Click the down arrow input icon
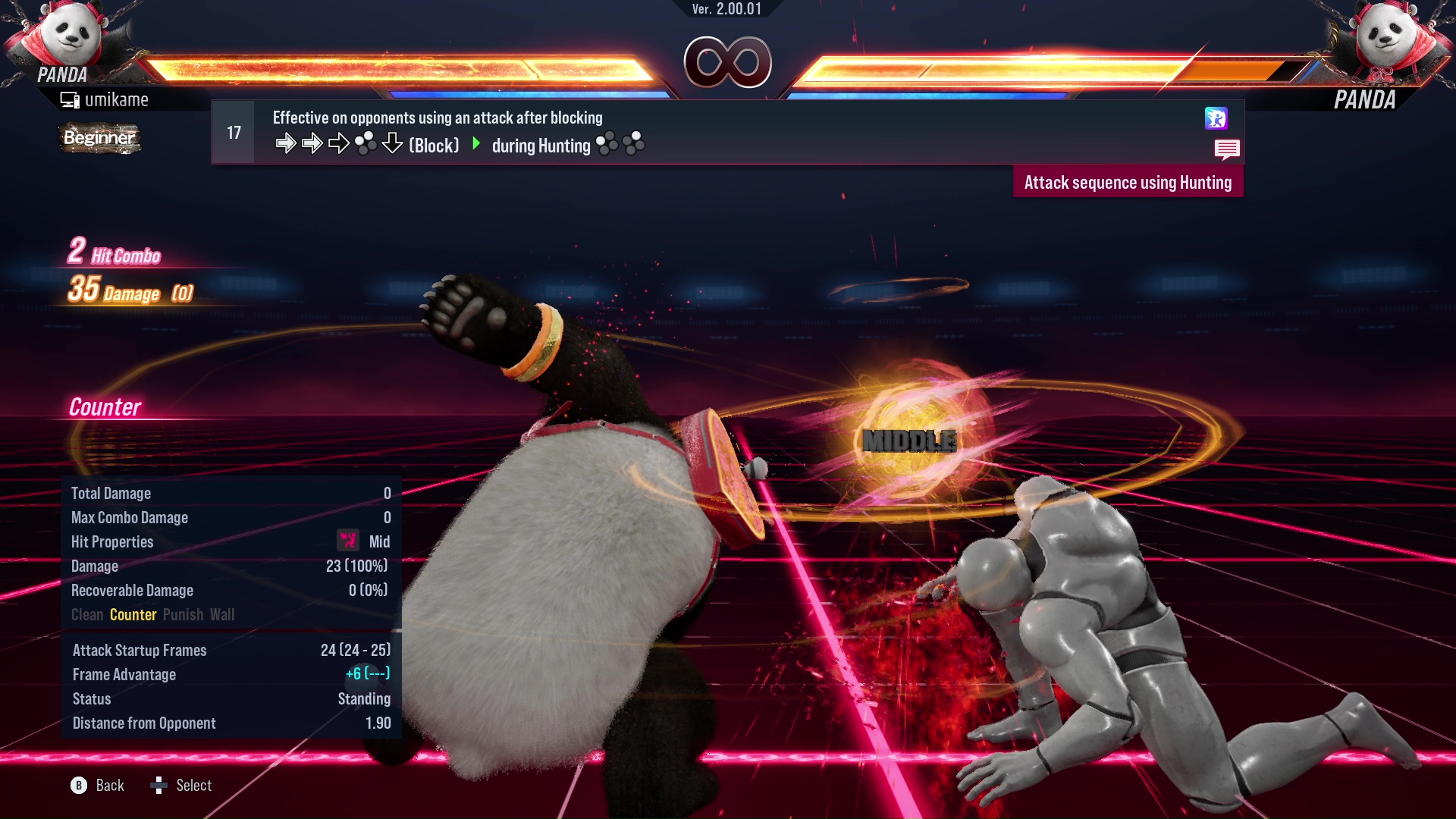The image size is (1456, 819). click(x=392, y=143)
